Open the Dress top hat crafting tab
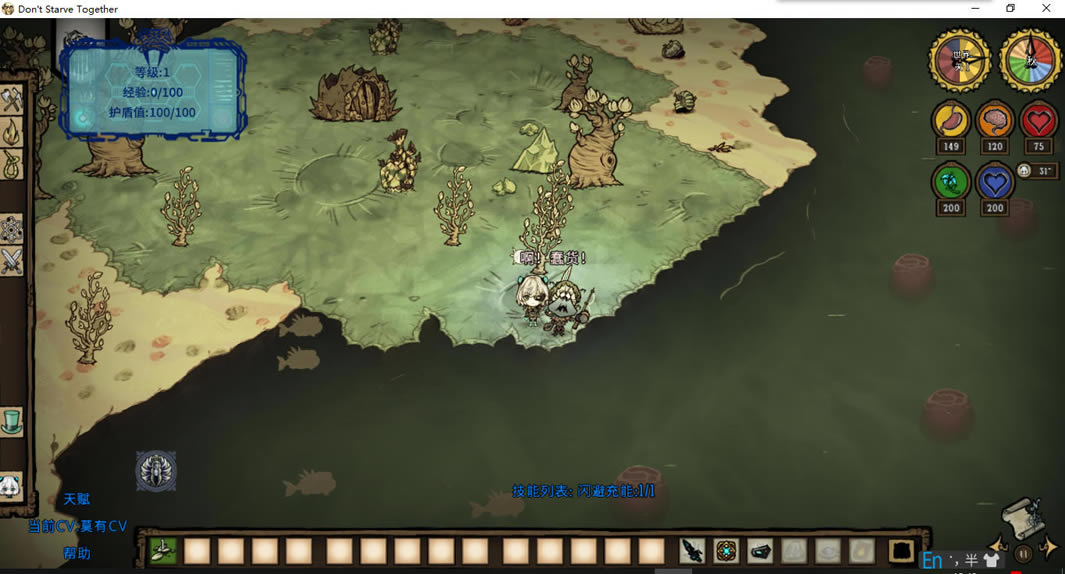1065x574 pixels. (x=11, y=421)
